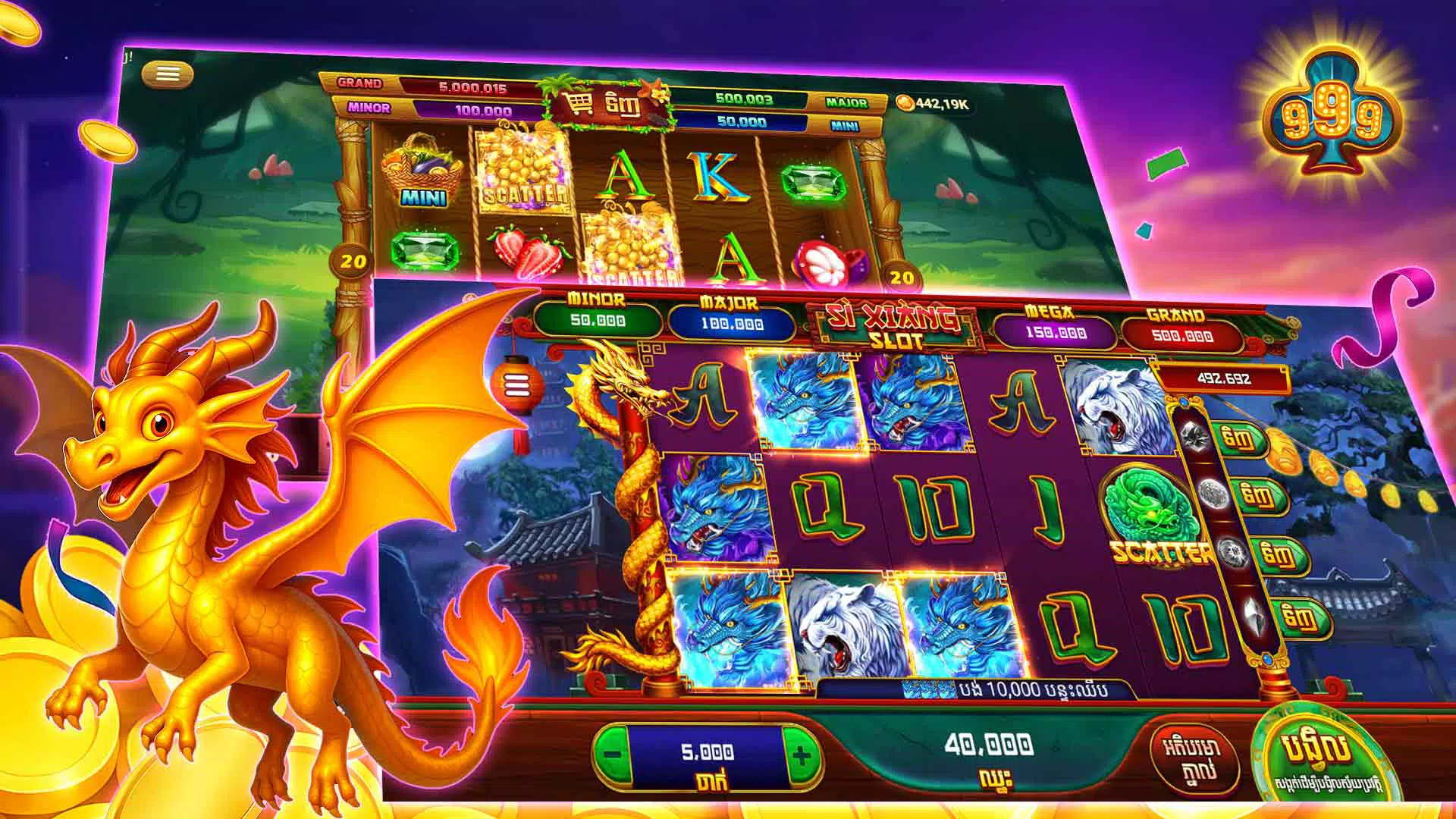
Task: Open the yellow hamburger menu
Action: pyautogui.click(x=168, y=74)
